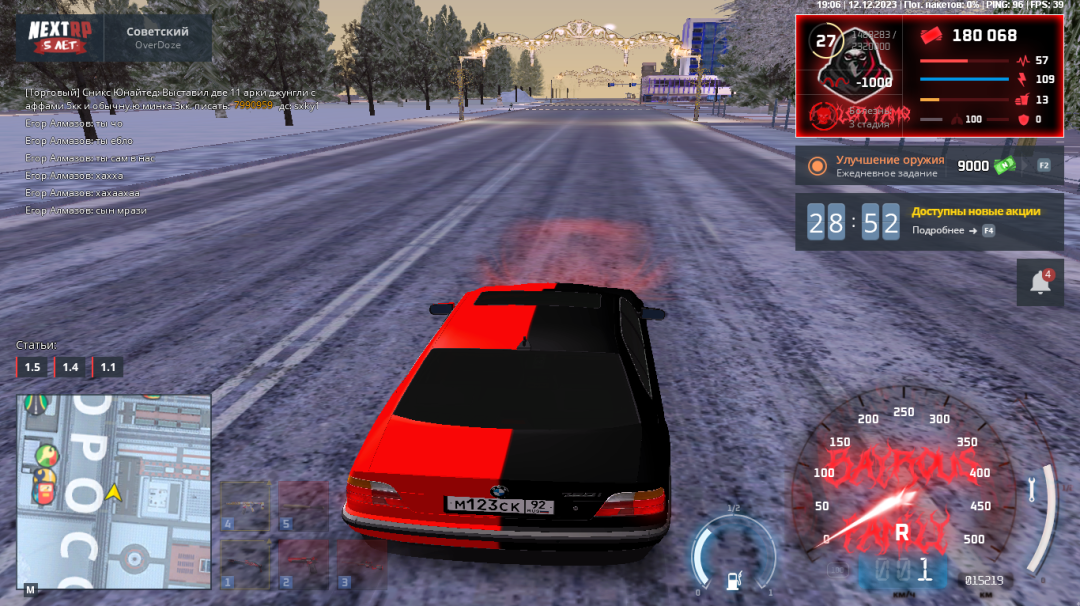Click the article 1.5 wanted badge
The width and height of the screenshot is (1080, 606).
[x=32, y=368]
